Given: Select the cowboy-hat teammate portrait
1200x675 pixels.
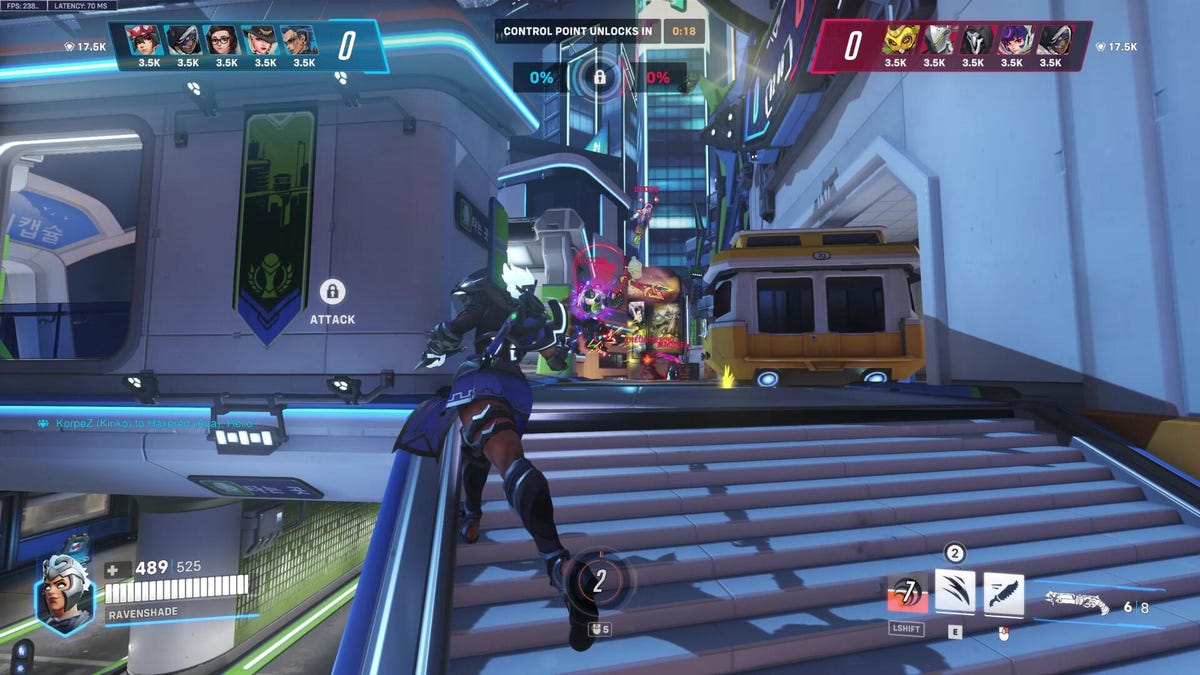Looking at the screenshot, I should (x=264, y=40).
